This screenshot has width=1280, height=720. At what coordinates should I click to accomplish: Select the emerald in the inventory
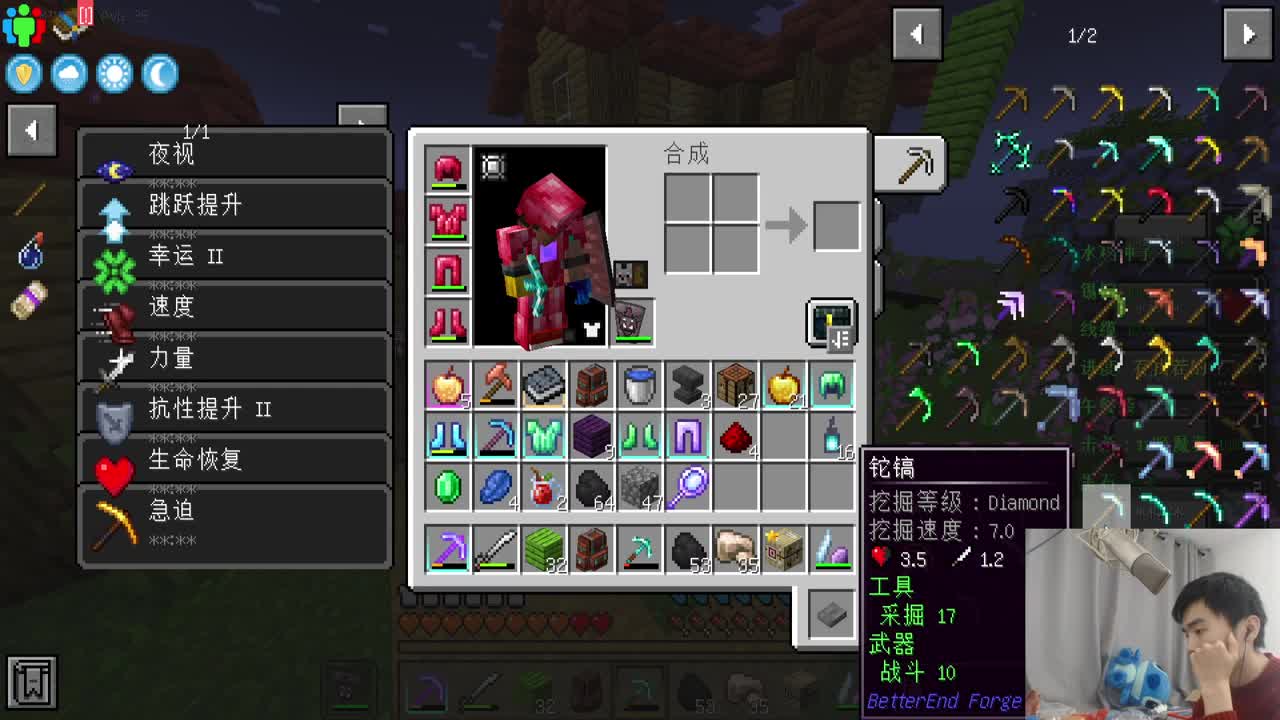click(x=446, y=485)
